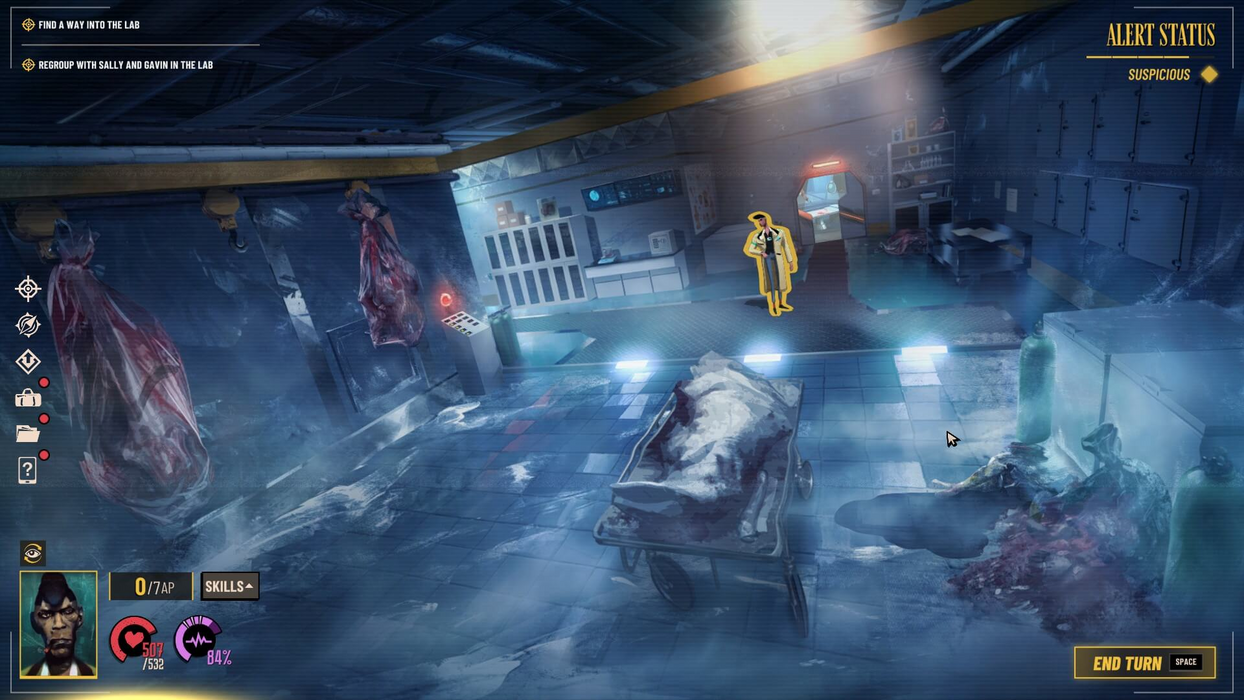Expand the Skills menu
The image size is (1244, 700).
point(229,586)
